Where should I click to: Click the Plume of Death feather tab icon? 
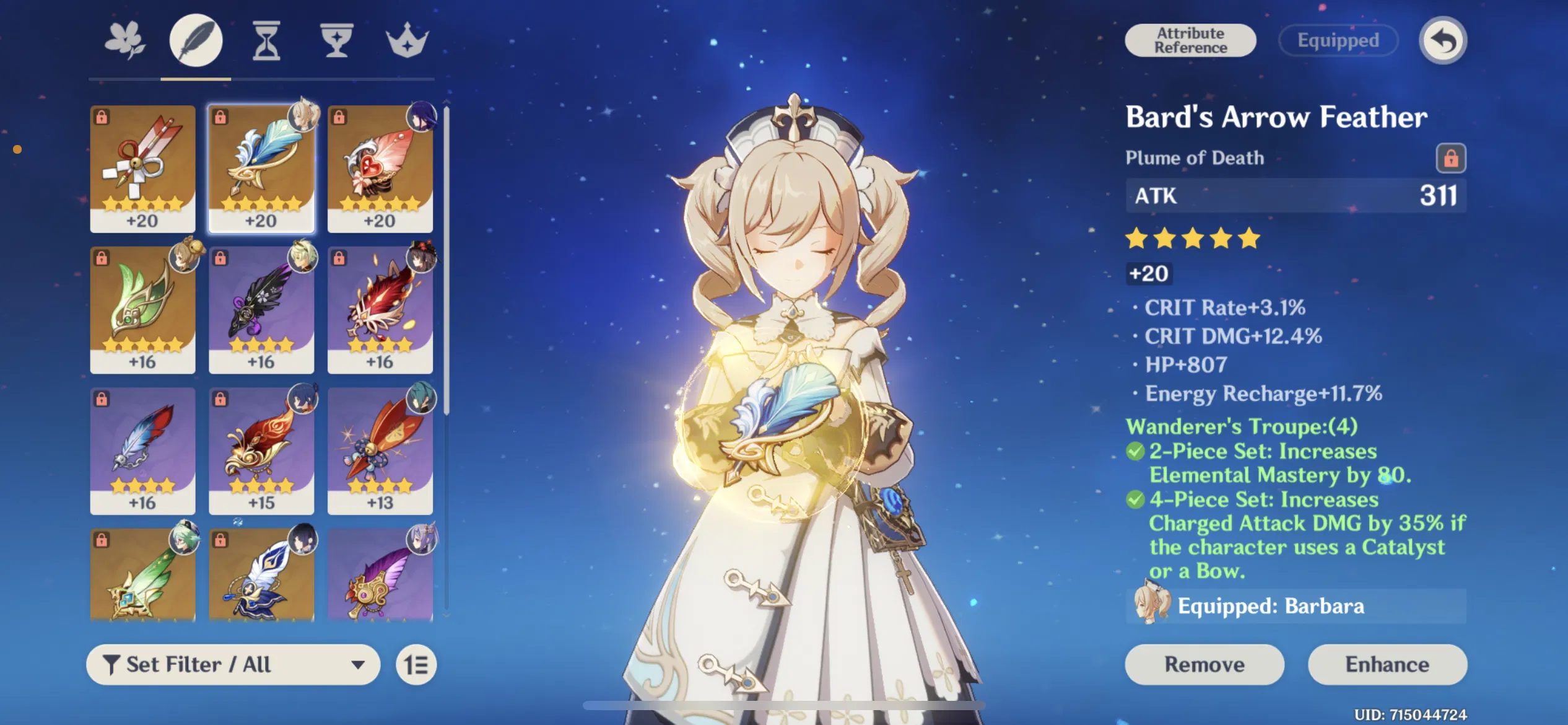click(196, 39)
